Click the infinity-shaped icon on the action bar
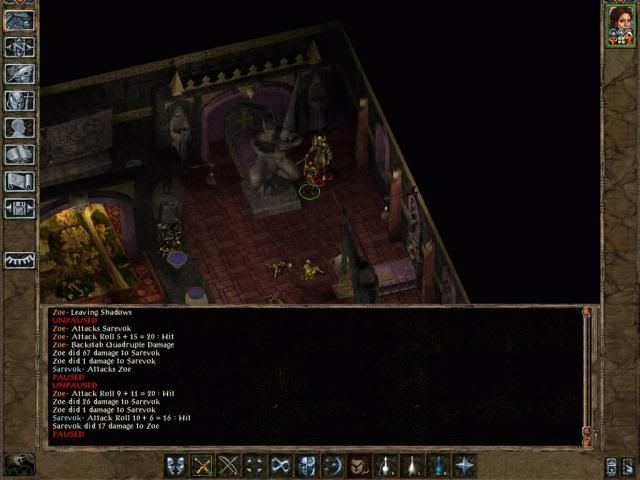Viewport: 640px width, 480px height. 280,465
